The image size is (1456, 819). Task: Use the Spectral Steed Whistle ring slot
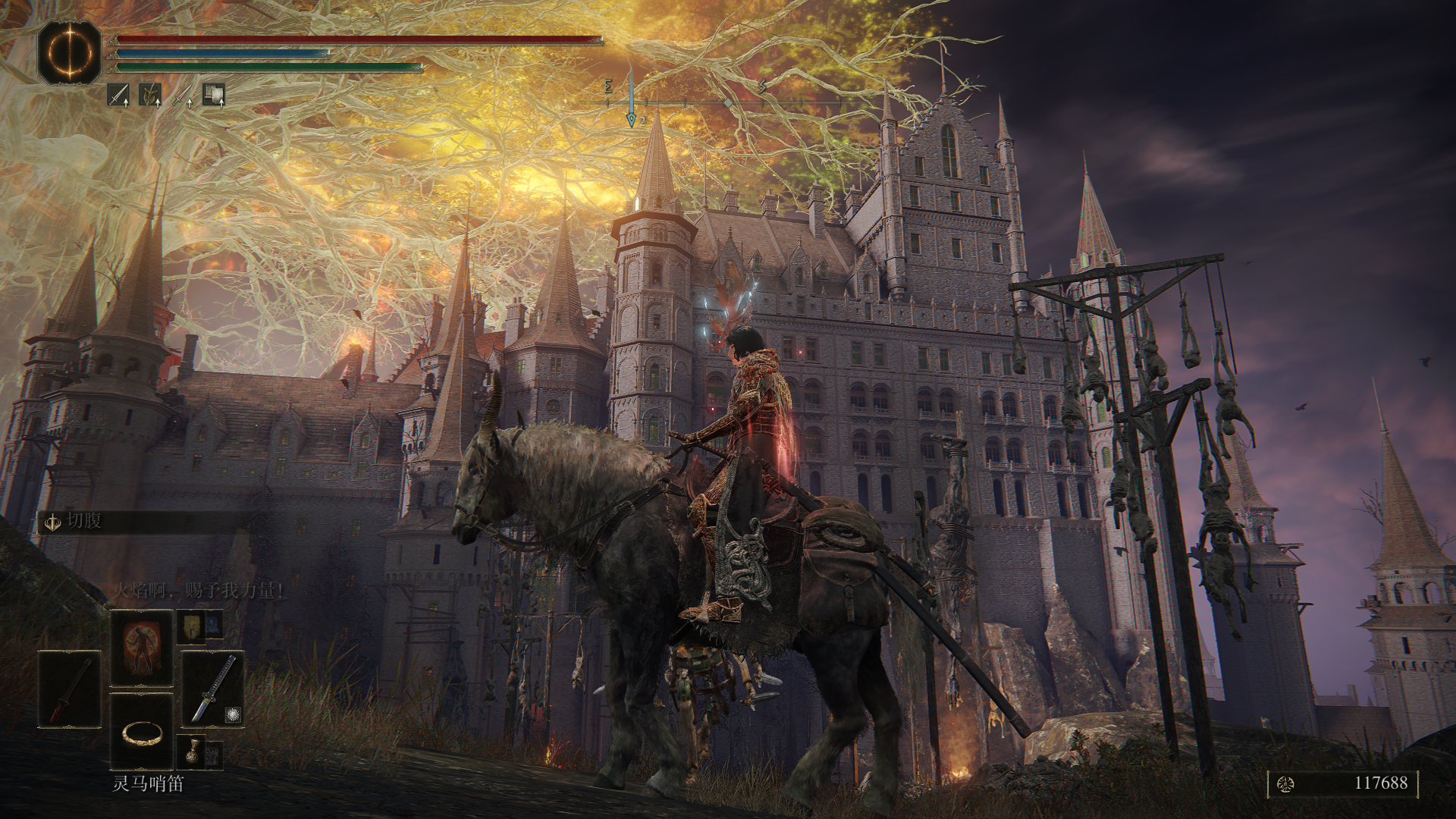[x=142, y=732]
